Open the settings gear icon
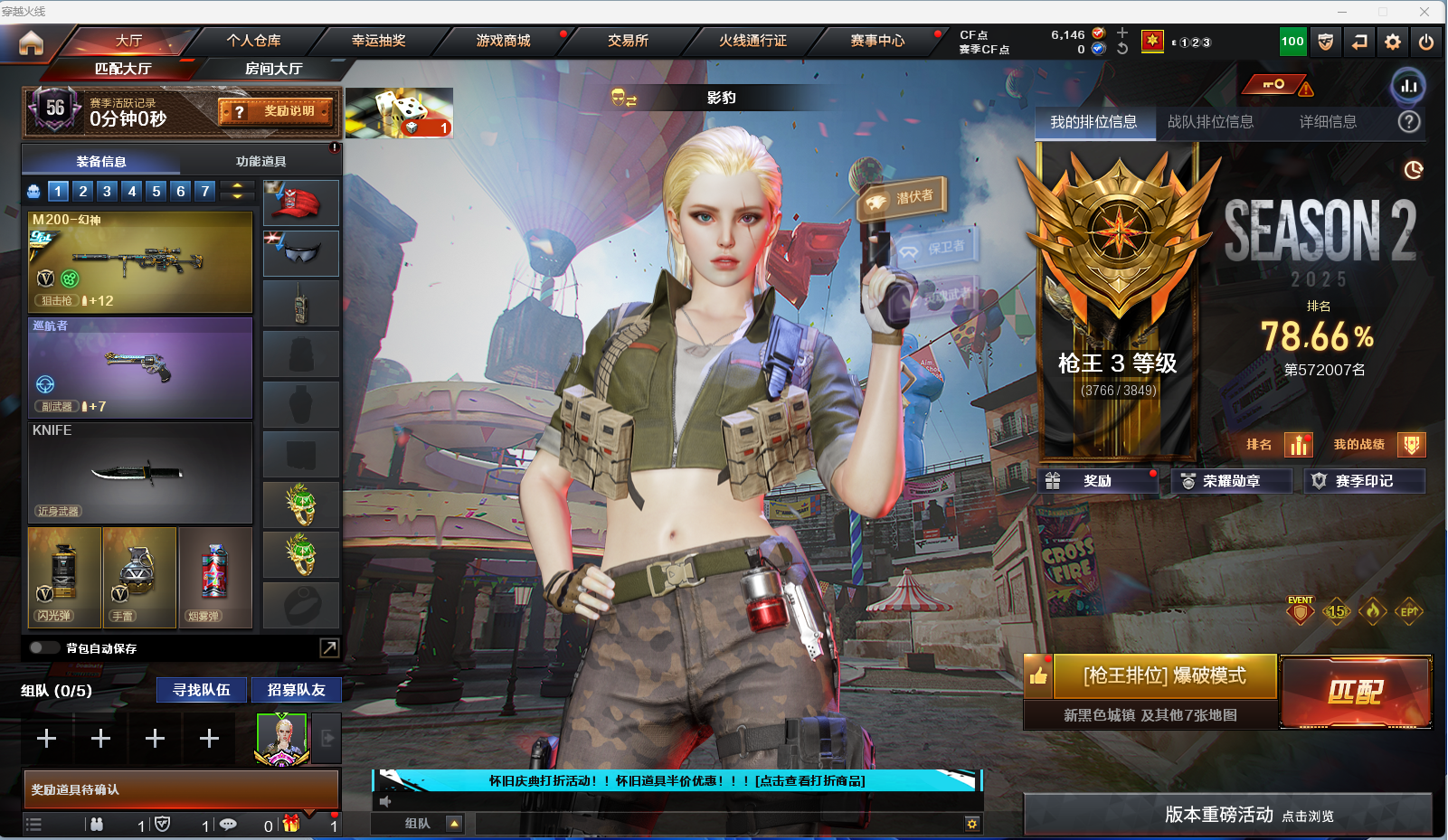 tap(1393, 42)
